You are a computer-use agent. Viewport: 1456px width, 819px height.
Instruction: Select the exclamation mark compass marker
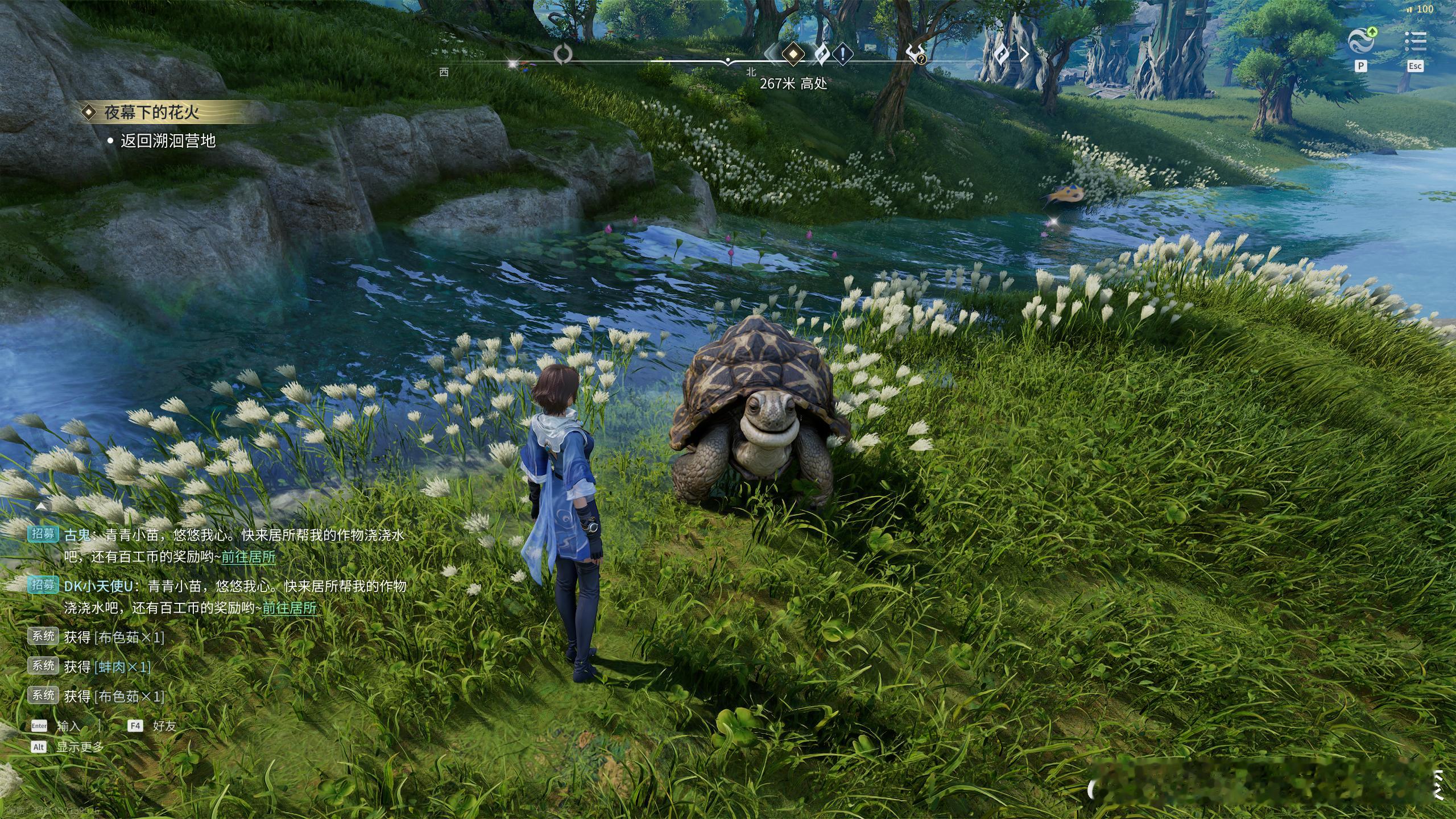coord(842,55)
